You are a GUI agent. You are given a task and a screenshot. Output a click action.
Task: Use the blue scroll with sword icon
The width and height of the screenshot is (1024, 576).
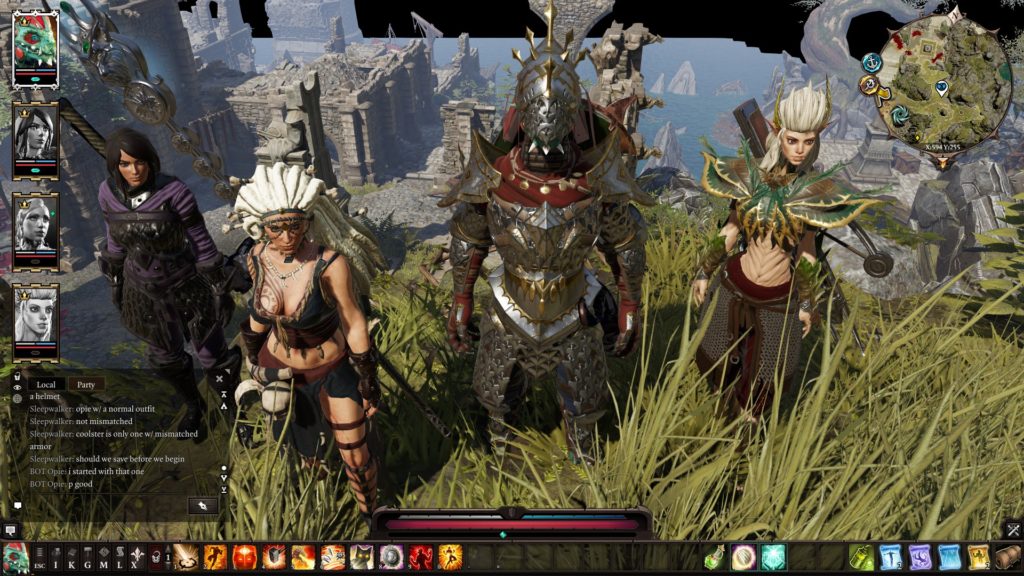point(890,557)
